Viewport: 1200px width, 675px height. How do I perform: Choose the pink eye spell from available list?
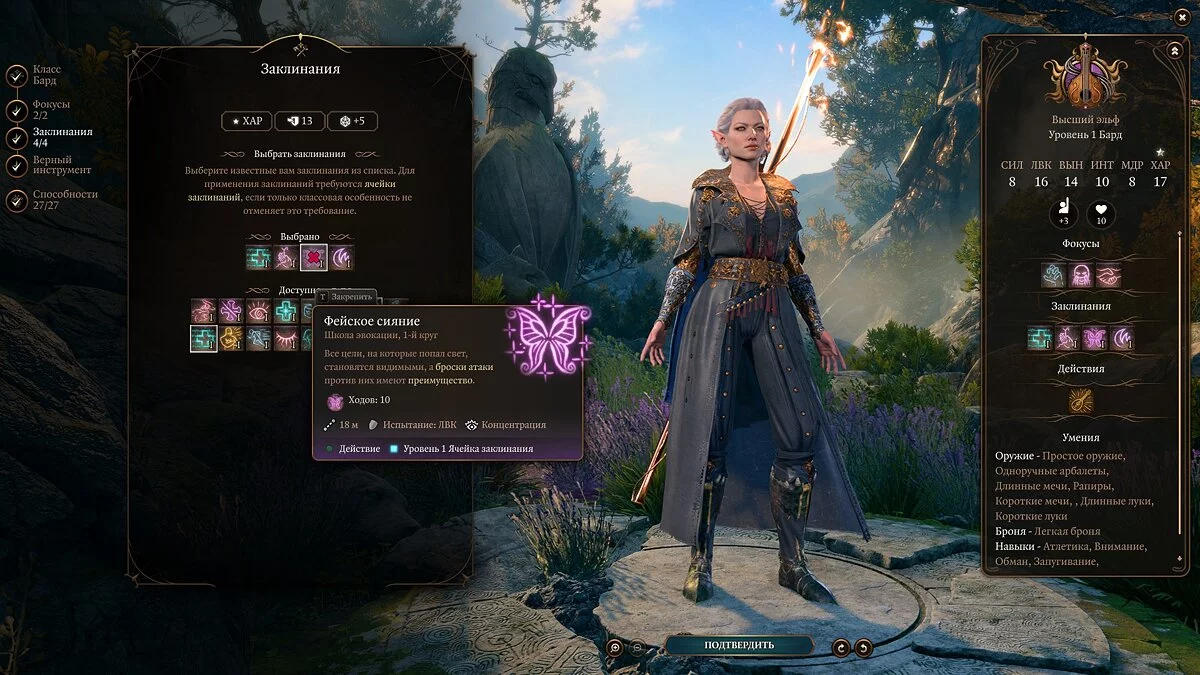(259, 311)
